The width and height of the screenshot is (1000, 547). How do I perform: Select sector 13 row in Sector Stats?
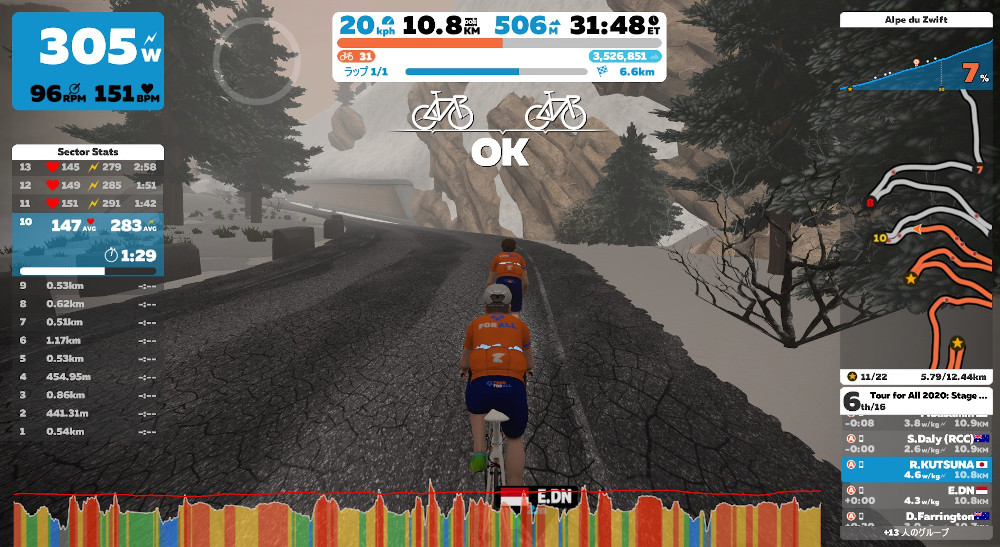(x=88, y=167)
